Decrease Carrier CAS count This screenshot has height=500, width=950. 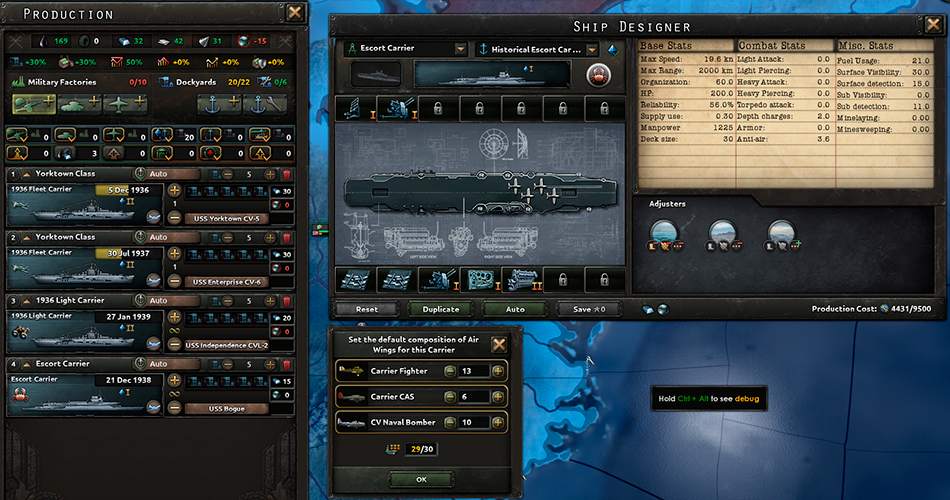coord(439,397)
